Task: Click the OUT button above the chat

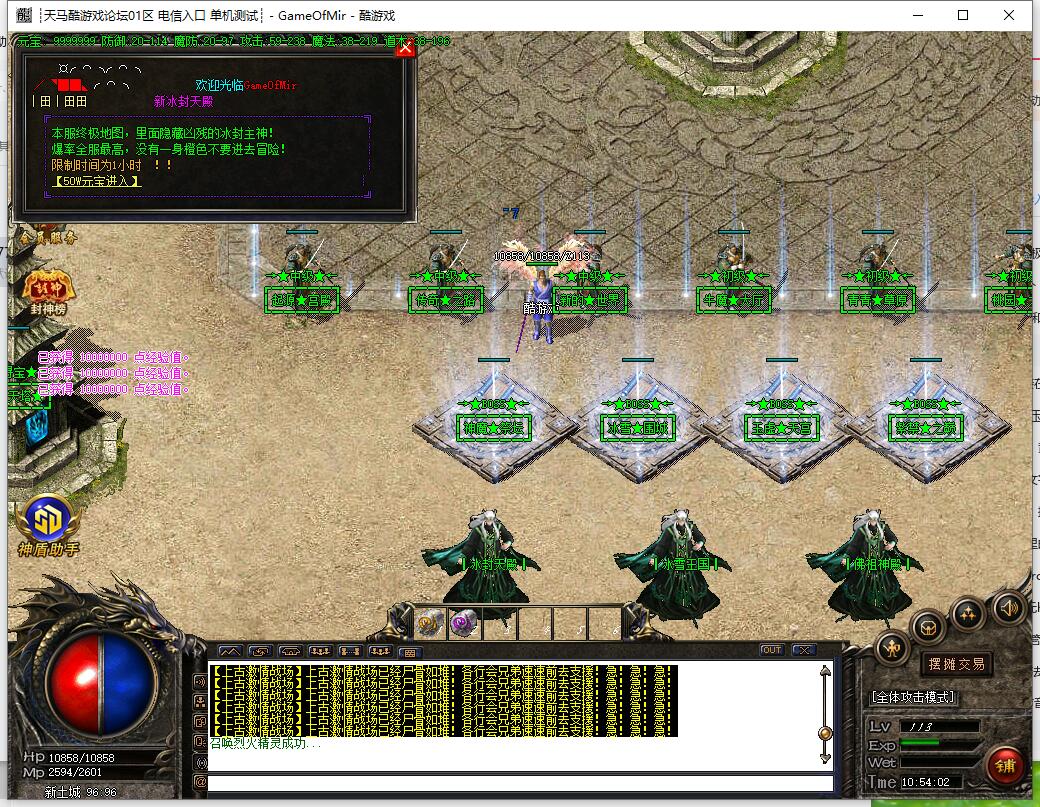Action: (771, 650)
